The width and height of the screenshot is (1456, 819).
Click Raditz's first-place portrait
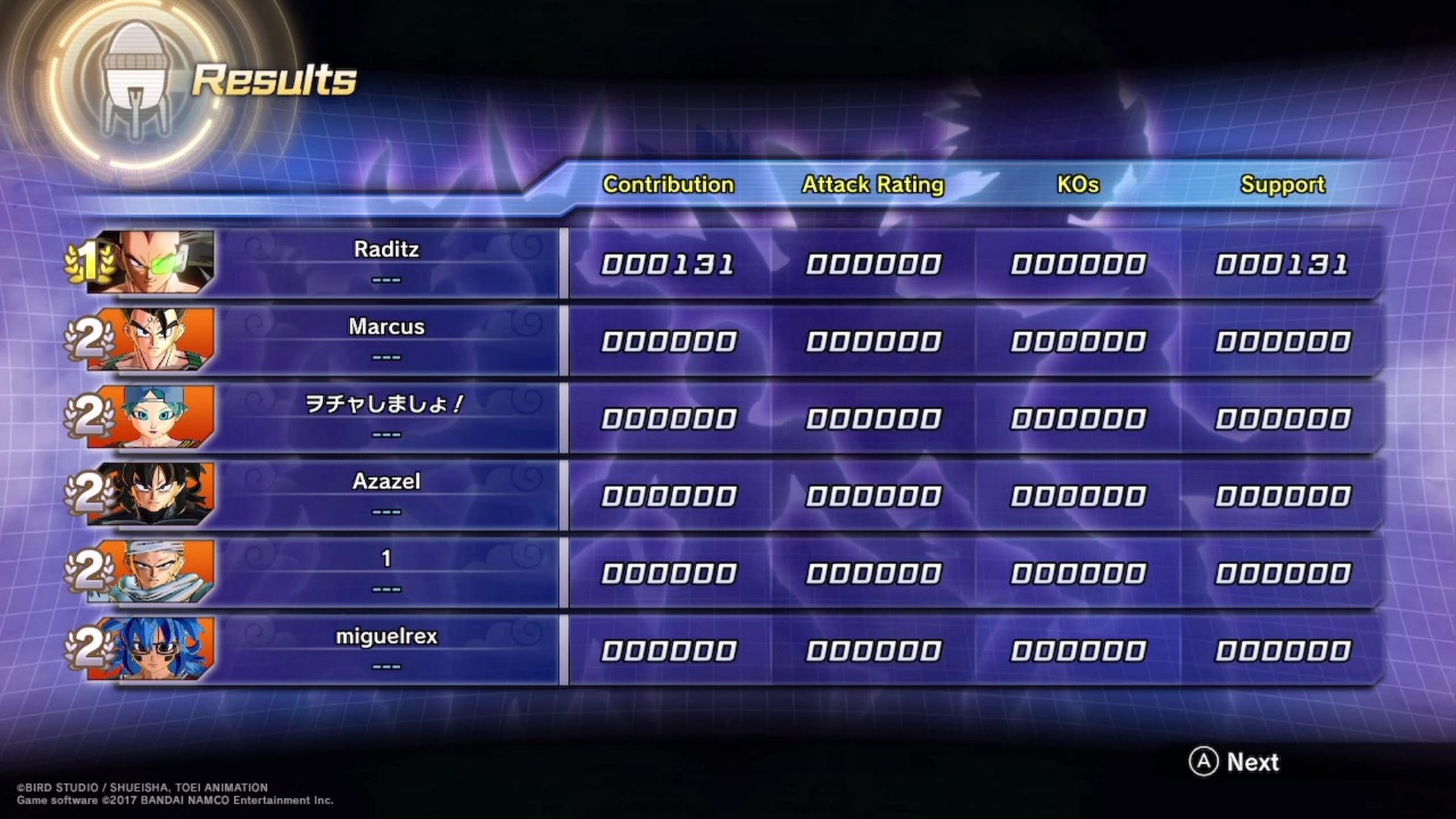click(152, 262)
